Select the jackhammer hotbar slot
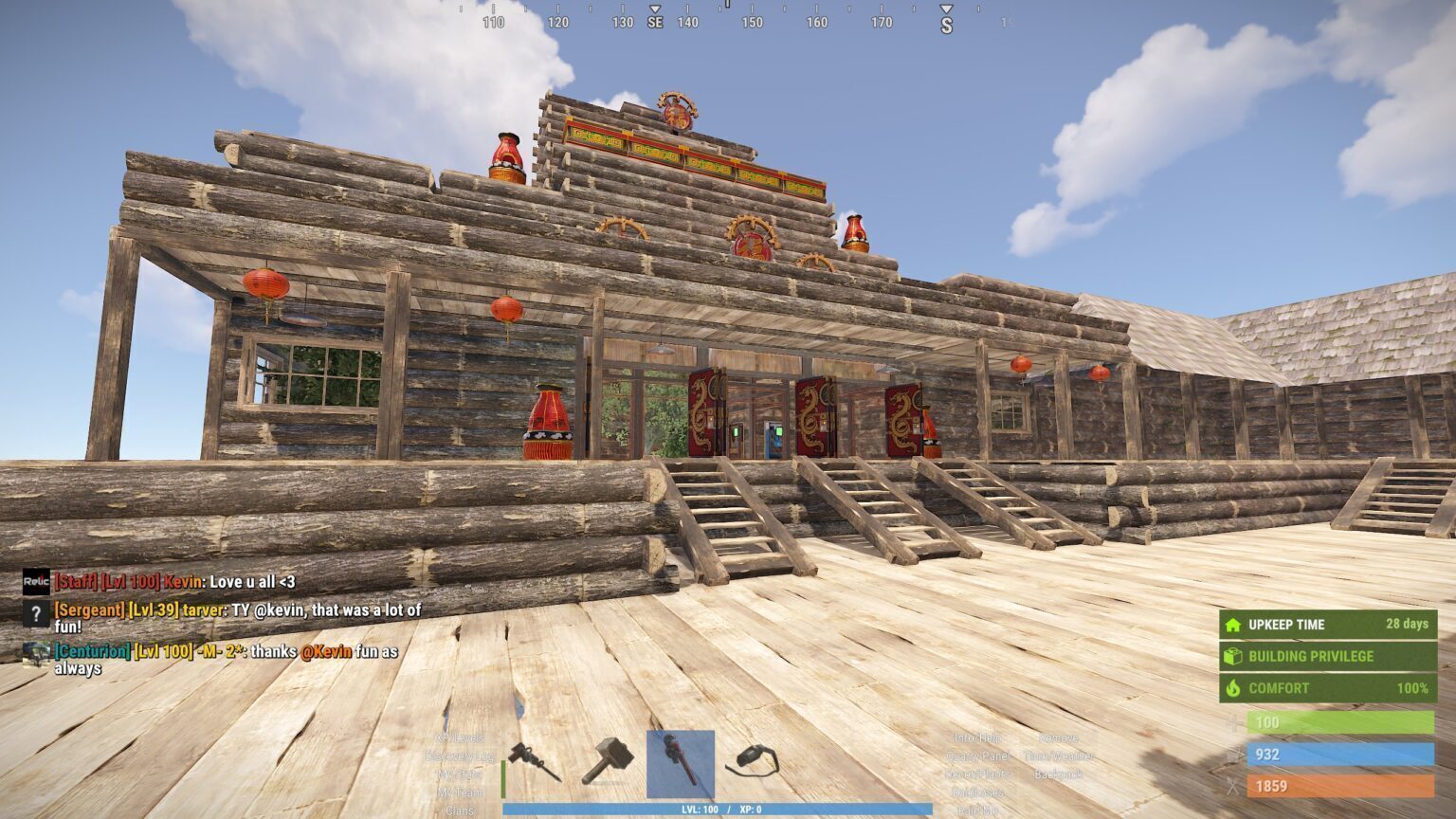 pos(534,762)
